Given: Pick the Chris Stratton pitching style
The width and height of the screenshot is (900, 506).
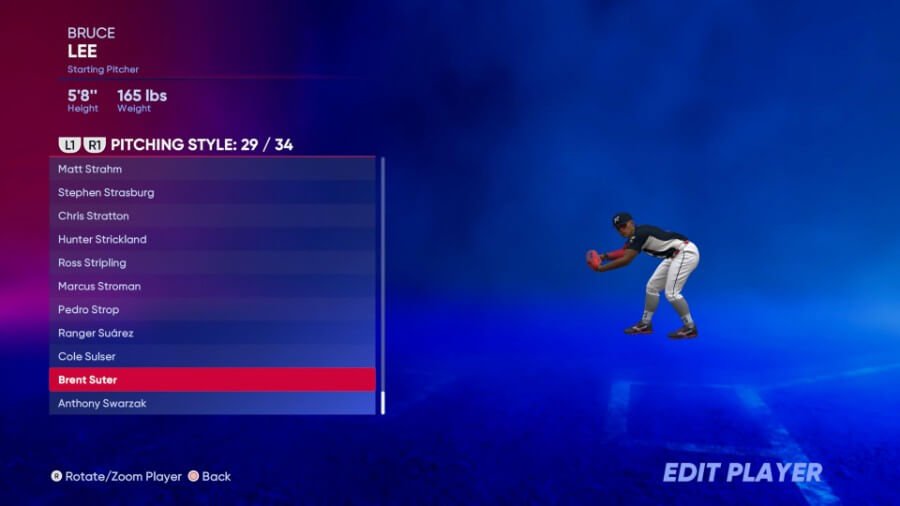Looking at the screenshot, I should [x=212, y=216].
